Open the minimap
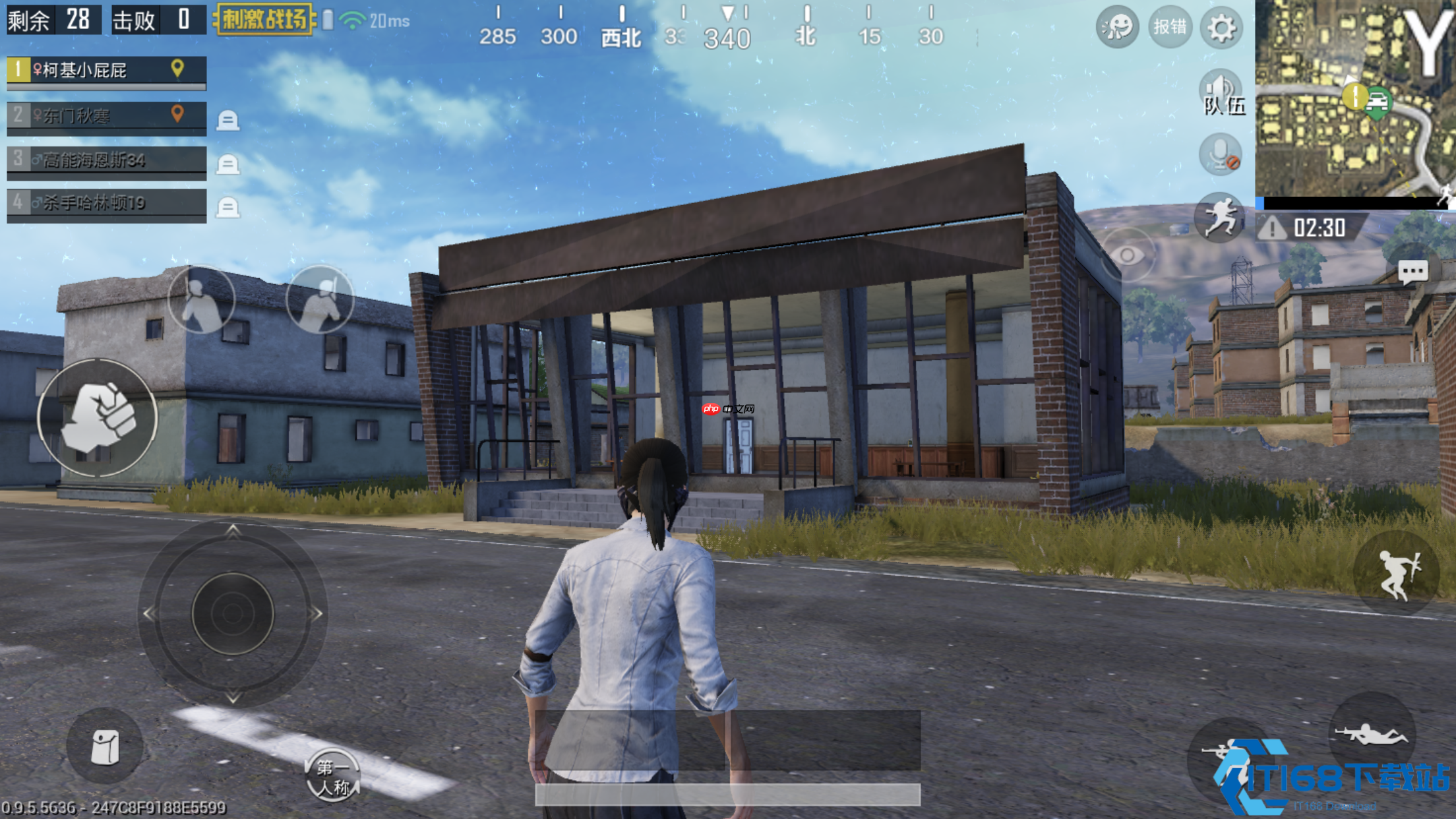1456x819 pixels. (1354, 99)
